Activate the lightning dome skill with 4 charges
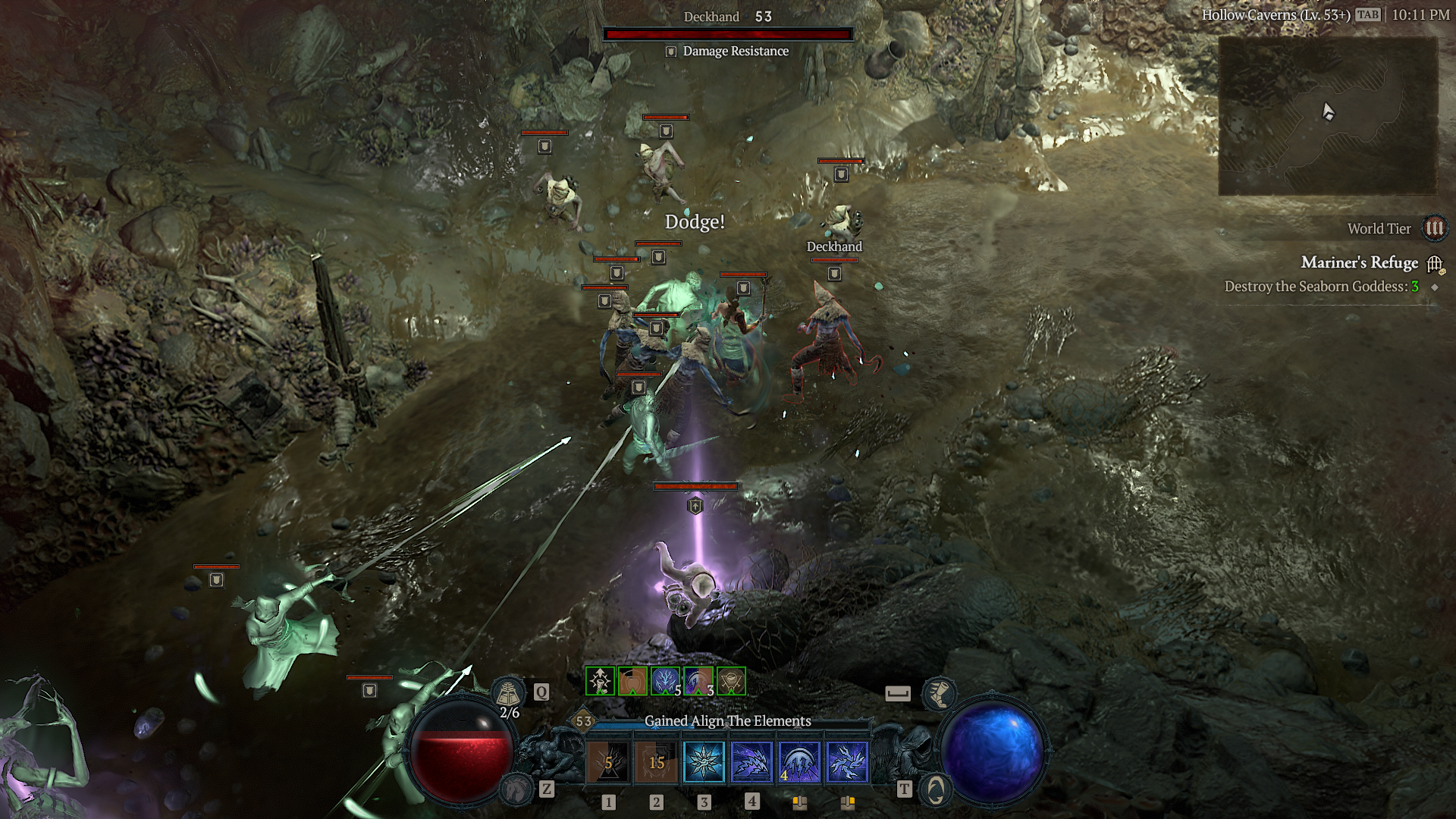Viewport: 1456px width, 819px height. (x=799, y=762)
